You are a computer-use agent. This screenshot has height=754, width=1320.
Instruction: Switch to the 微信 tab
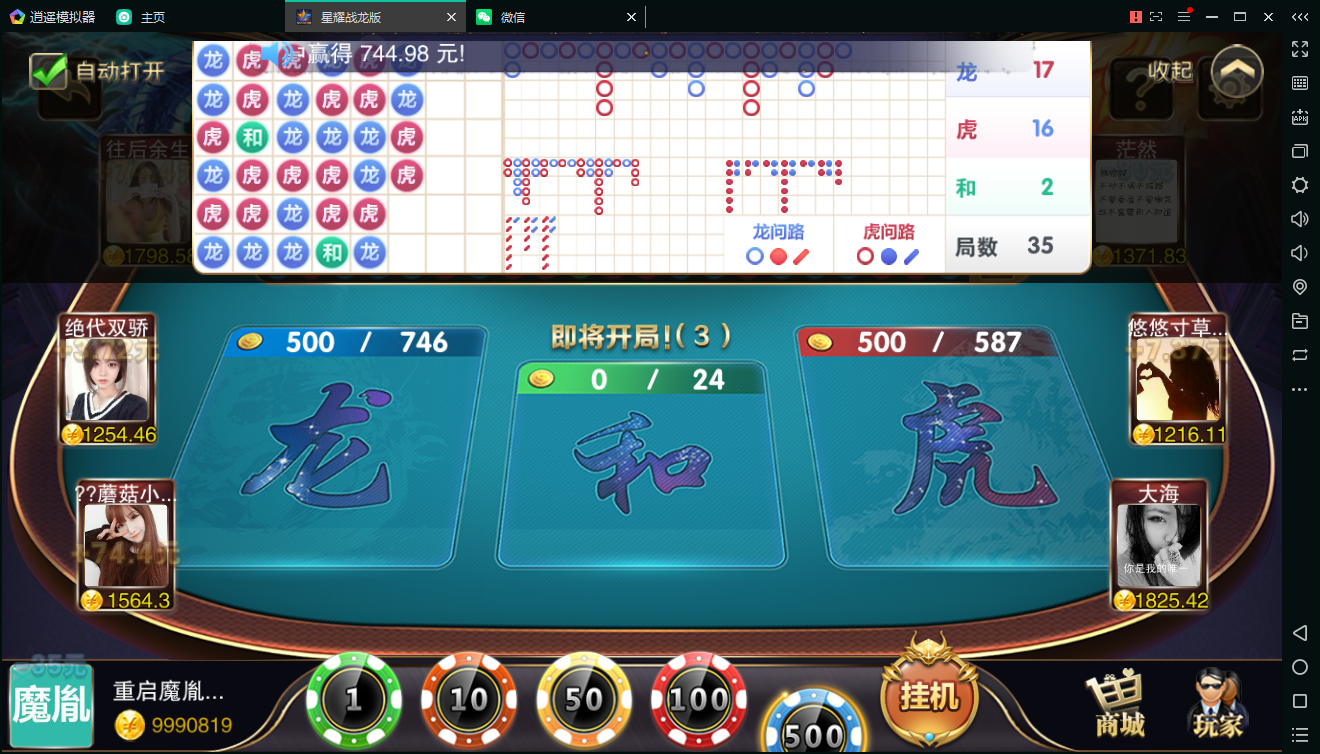pyautogui.click(x=550, y=17)
